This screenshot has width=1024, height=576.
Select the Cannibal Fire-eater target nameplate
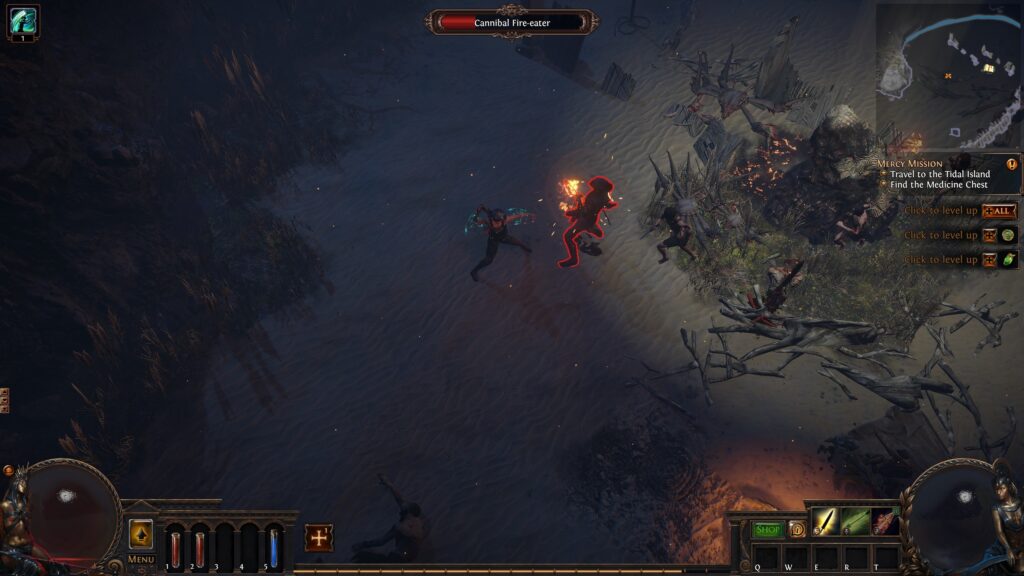[512, 22]
